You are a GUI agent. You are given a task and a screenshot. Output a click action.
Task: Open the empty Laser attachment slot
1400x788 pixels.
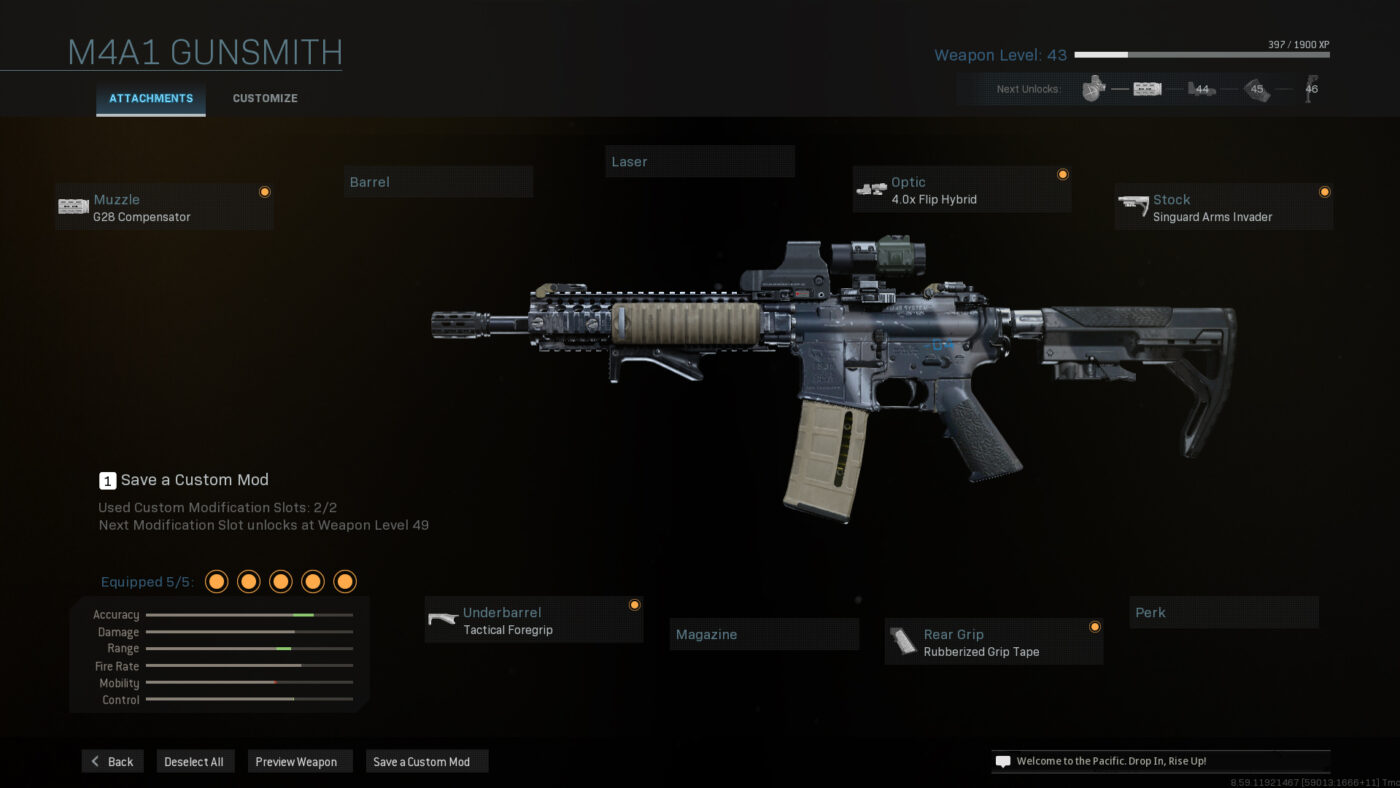tap(700, 161)
